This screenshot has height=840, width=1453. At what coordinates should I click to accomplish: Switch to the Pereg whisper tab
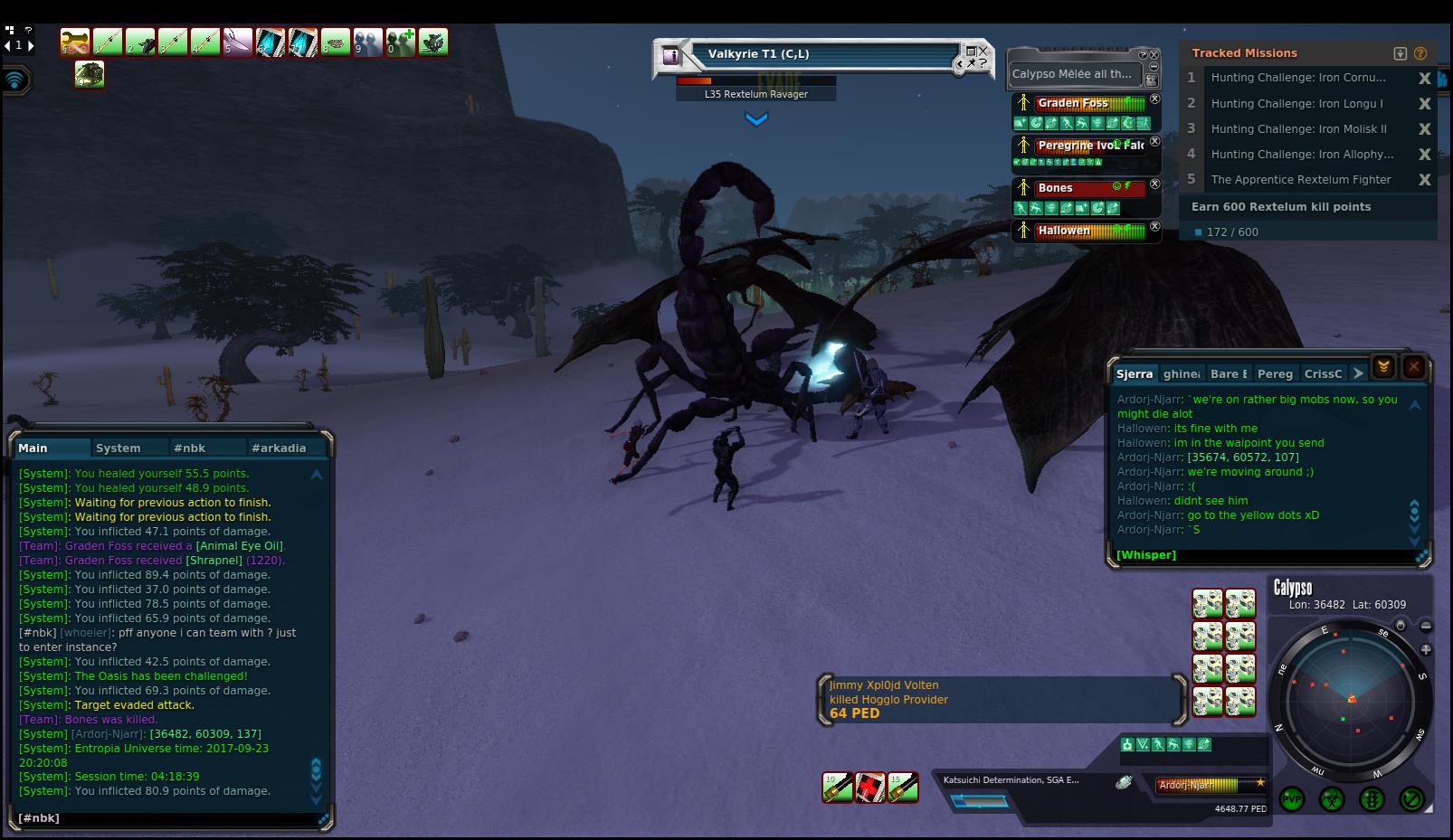tap(1275, 373)
